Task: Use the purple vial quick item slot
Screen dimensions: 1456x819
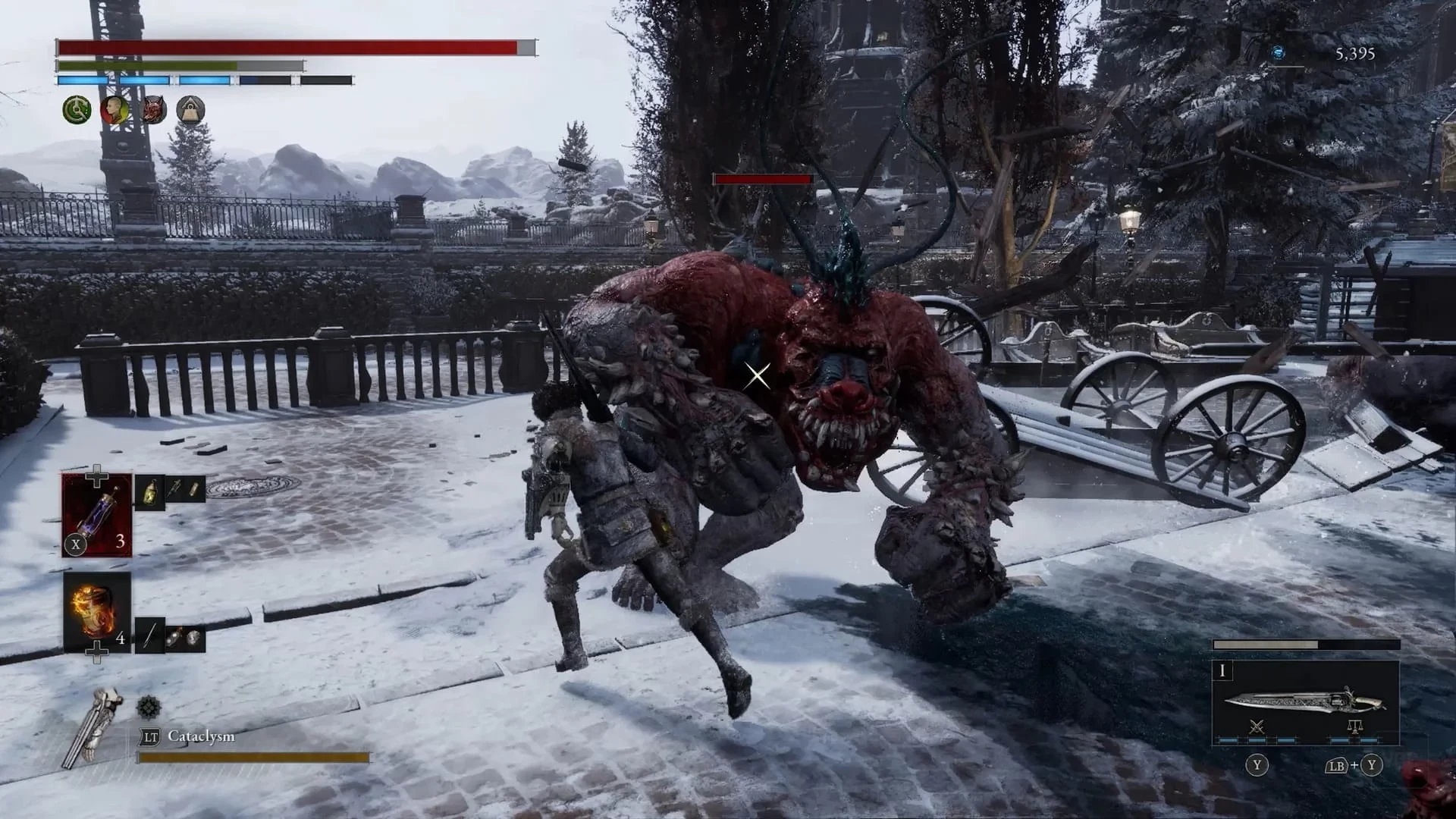Action: pos(97,516)
